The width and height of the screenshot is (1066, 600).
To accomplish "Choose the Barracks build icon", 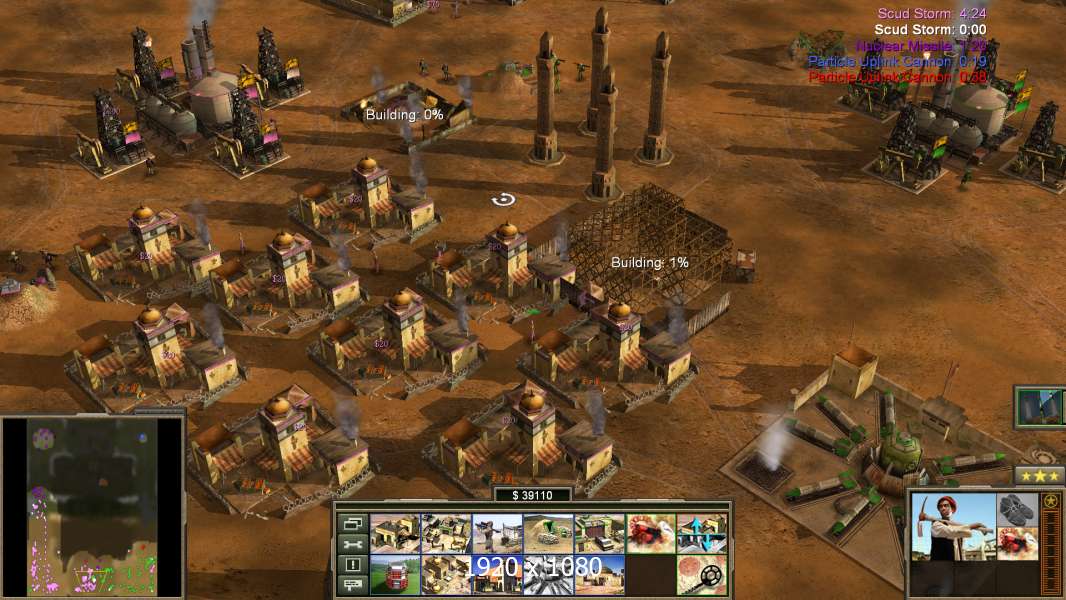I will click(446, 534).
